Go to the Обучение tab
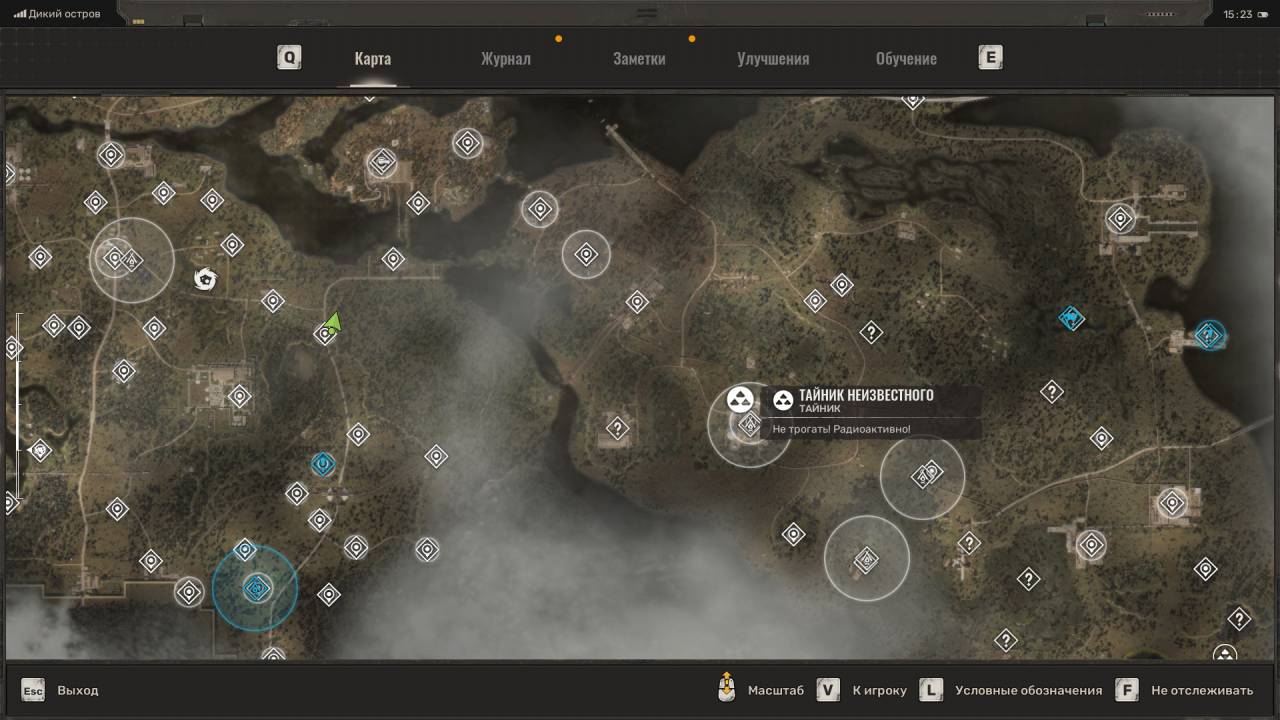Image resolution: width=1280 pixels, height=720 pixels. (x=906, y=58)
